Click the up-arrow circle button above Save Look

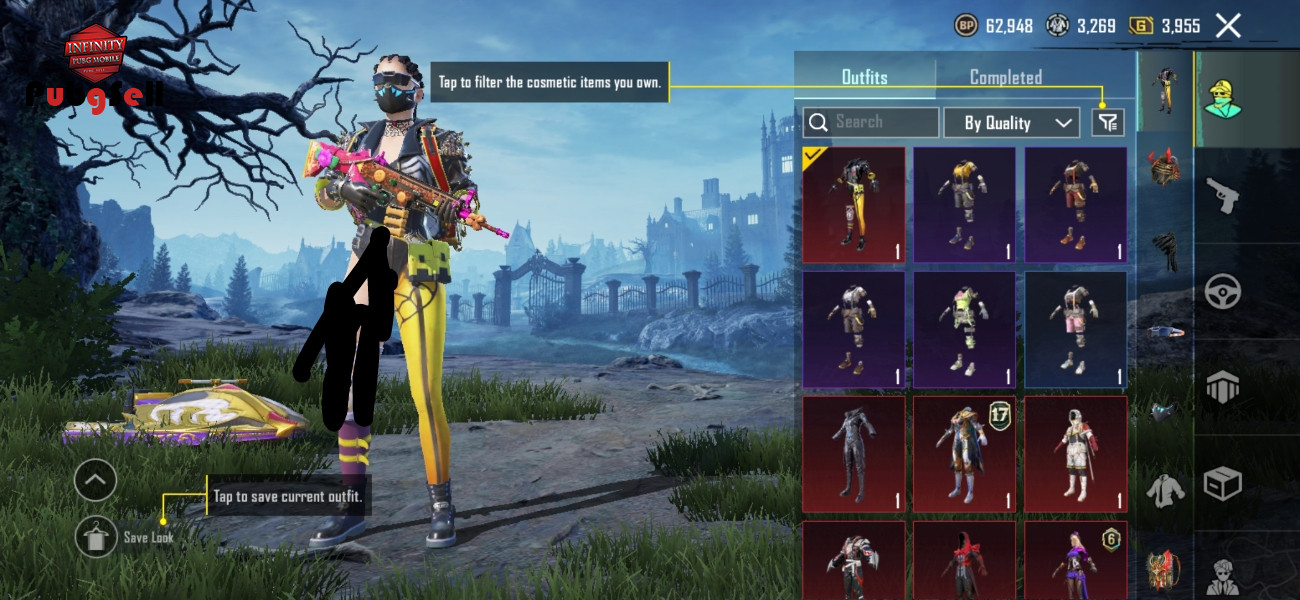[x=95, y=481]
